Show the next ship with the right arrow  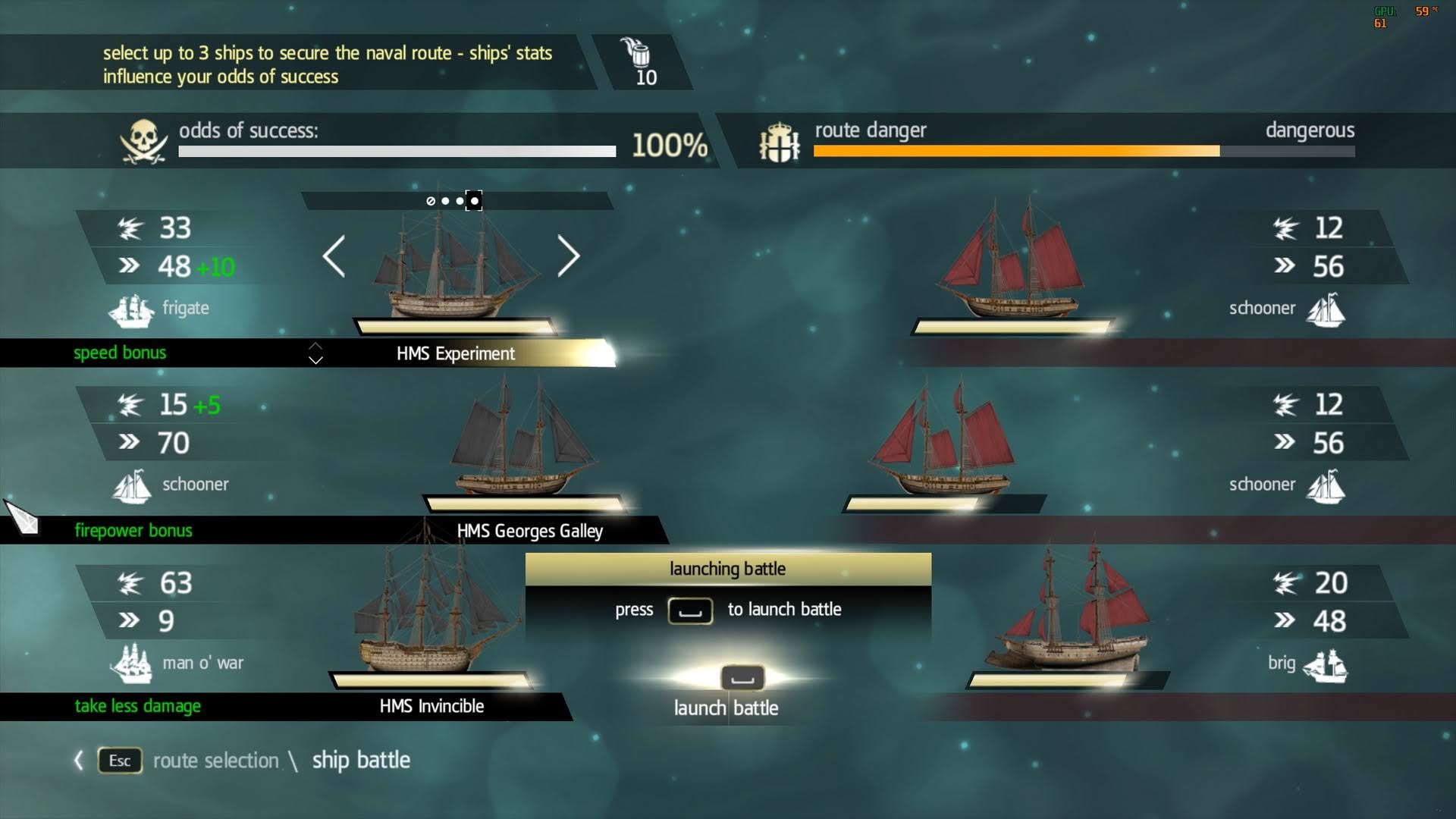[569, 256]
